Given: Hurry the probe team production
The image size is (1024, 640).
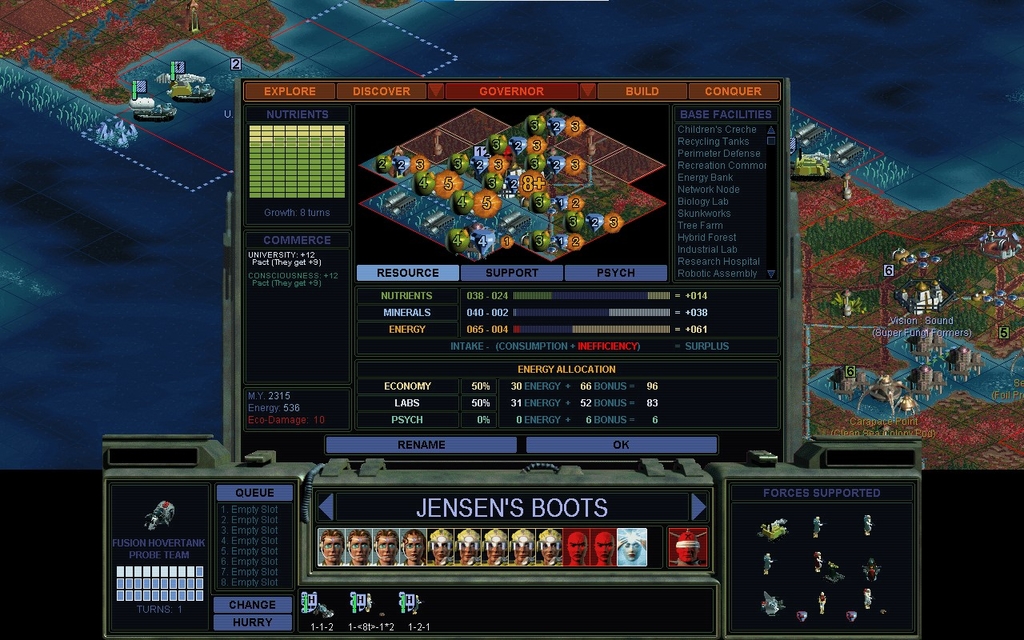Looking at the screenshot, I should tap(252, 622).
